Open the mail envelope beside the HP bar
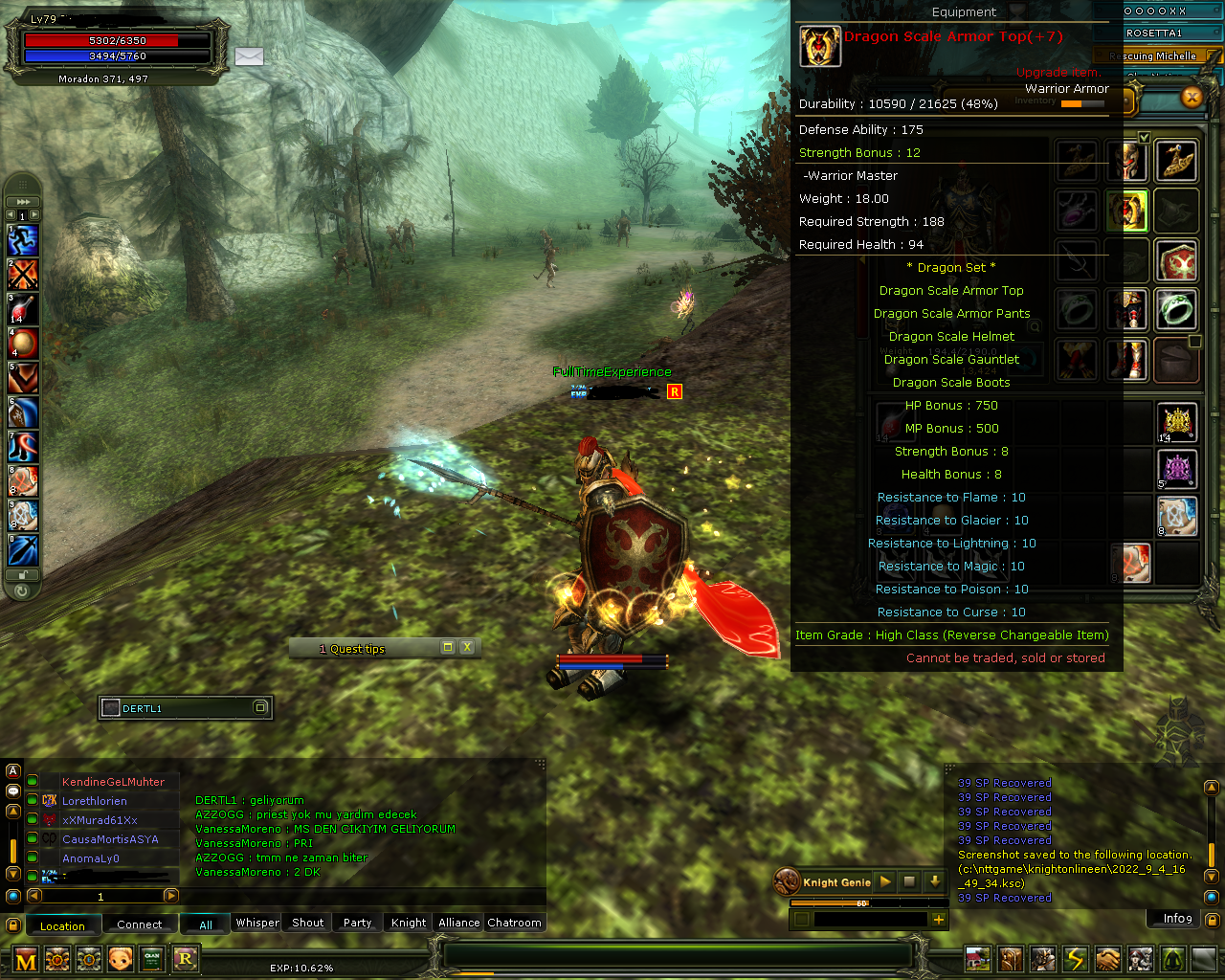Viewport: 1225px width, 980px height. tap(249, 57)
